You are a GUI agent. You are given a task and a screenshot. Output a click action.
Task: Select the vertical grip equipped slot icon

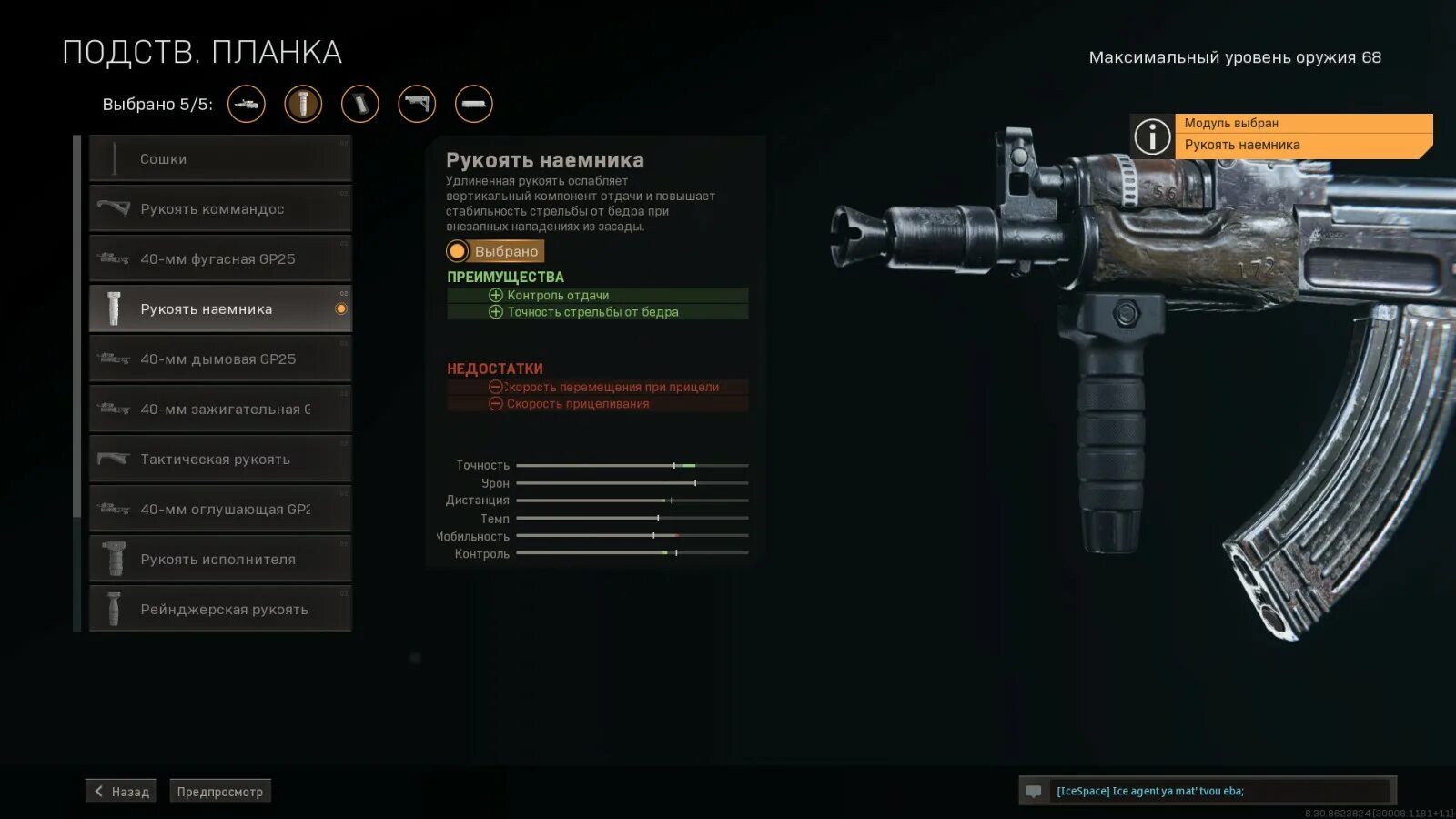click(303, 104)
